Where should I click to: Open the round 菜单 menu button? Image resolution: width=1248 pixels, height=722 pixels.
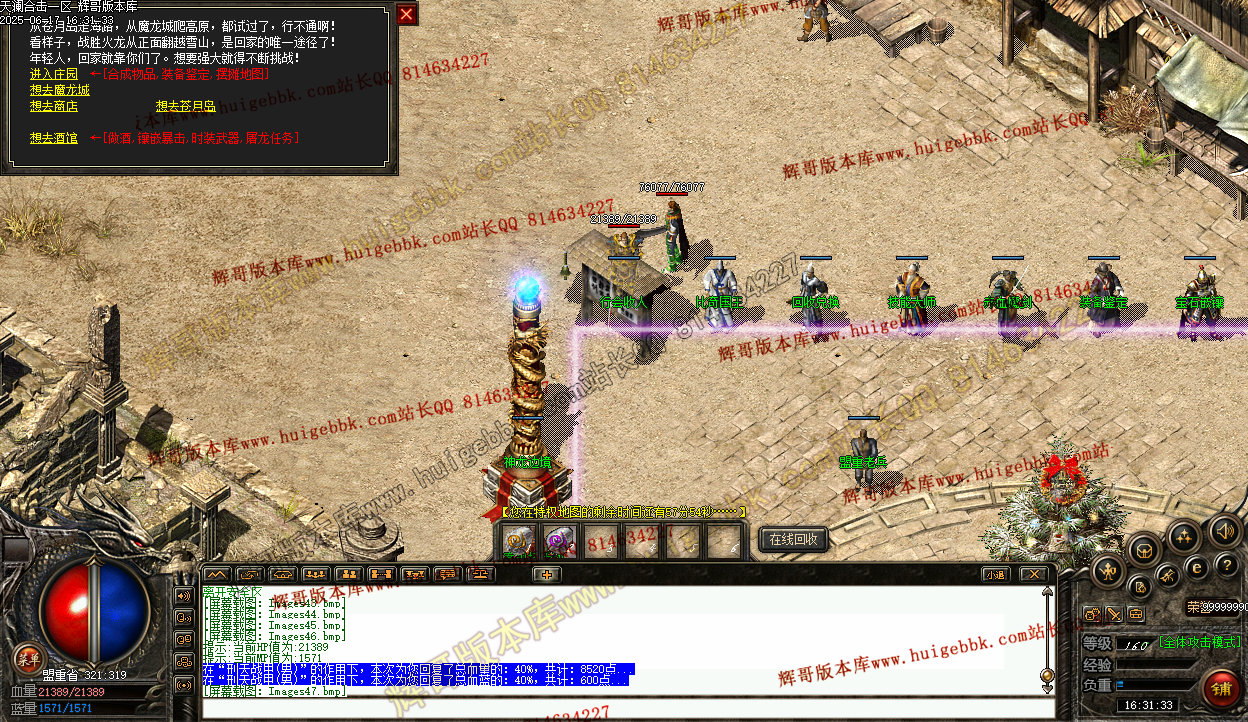(27, 658)
